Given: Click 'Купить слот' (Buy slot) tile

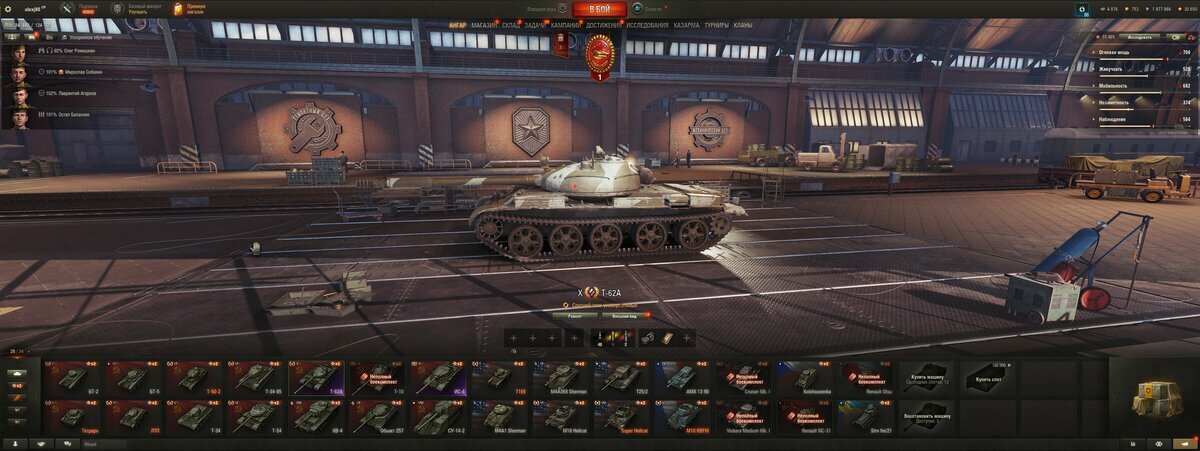Looking at the screenshot, I should pyautogui.click(x=988, y=377).
